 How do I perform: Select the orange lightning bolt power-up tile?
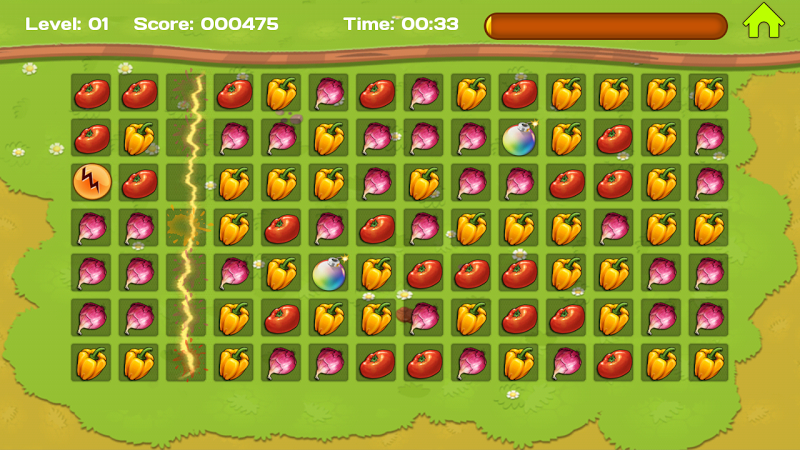click(x=90, y=182)
